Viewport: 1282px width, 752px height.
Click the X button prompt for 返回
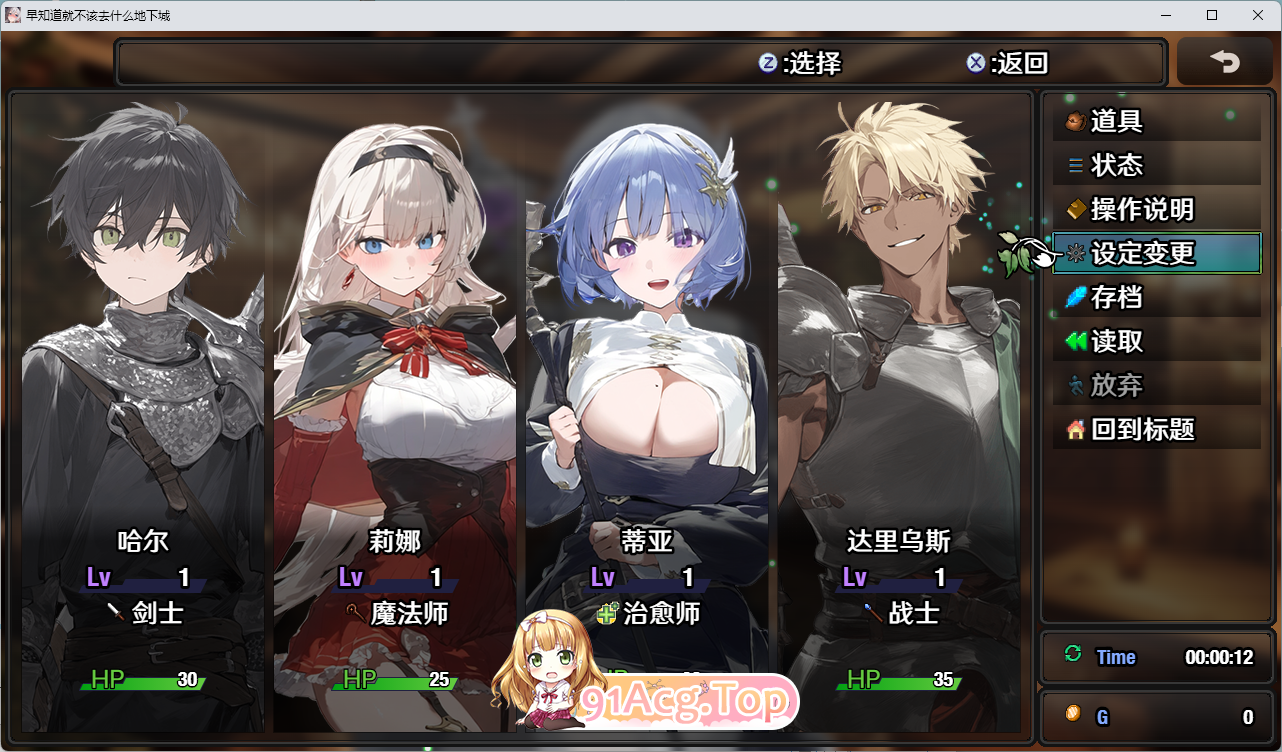pyautogui.click(x=977, y=63)
